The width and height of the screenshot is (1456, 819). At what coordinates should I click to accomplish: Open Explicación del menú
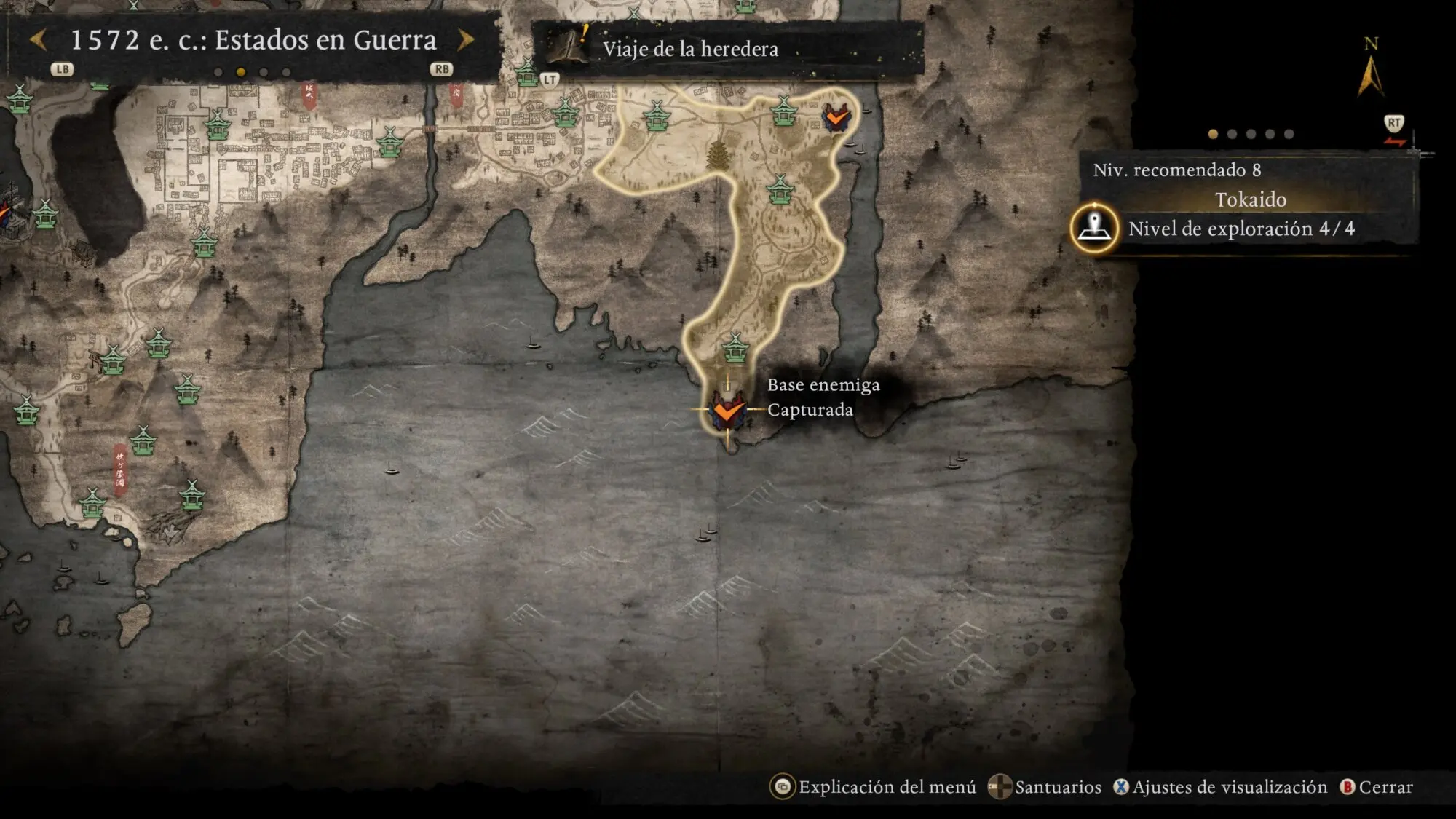coord(886,787)
